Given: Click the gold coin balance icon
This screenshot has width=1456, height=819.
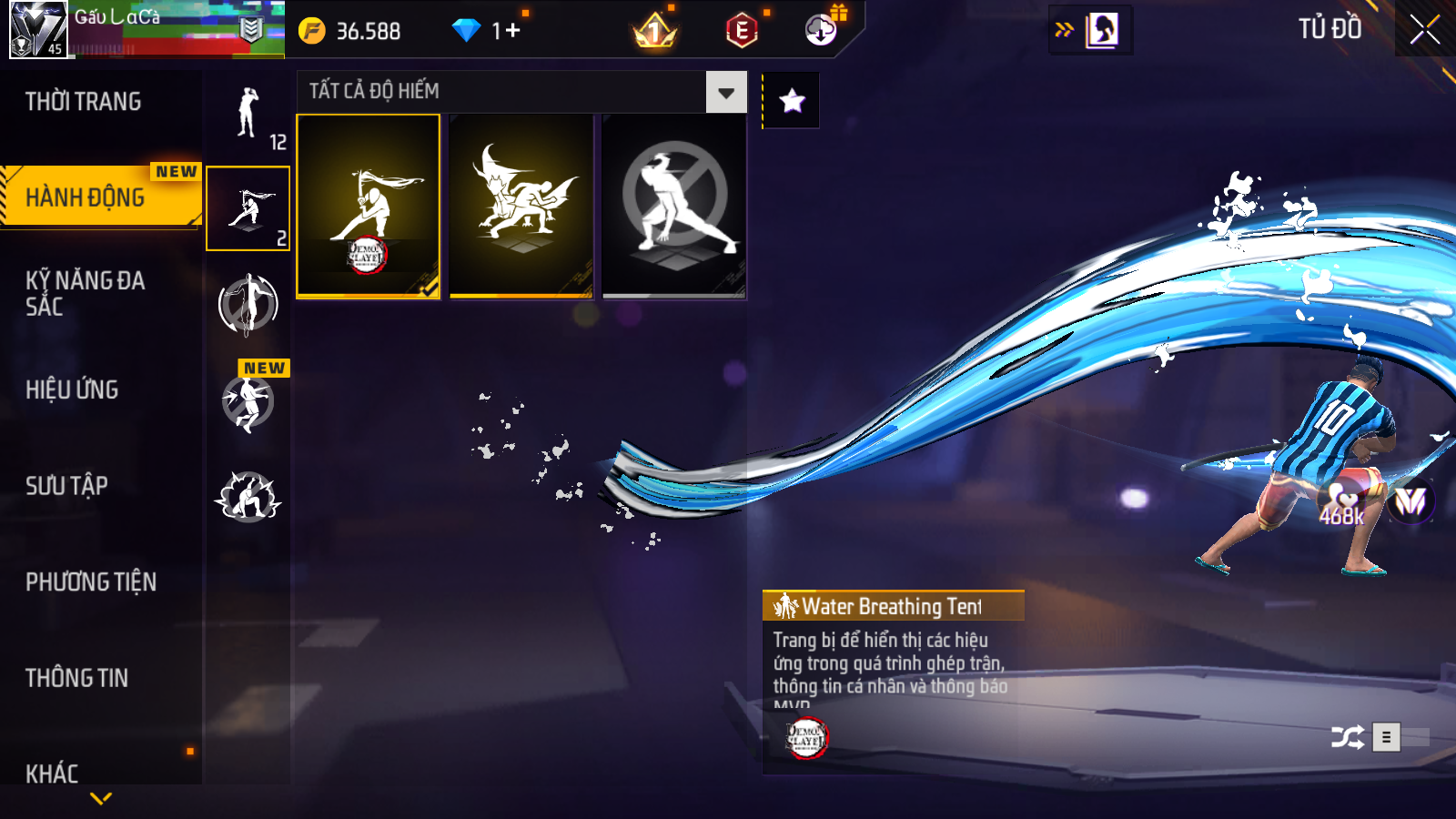Looking at the screenshot, I should [x=312, y=31].
